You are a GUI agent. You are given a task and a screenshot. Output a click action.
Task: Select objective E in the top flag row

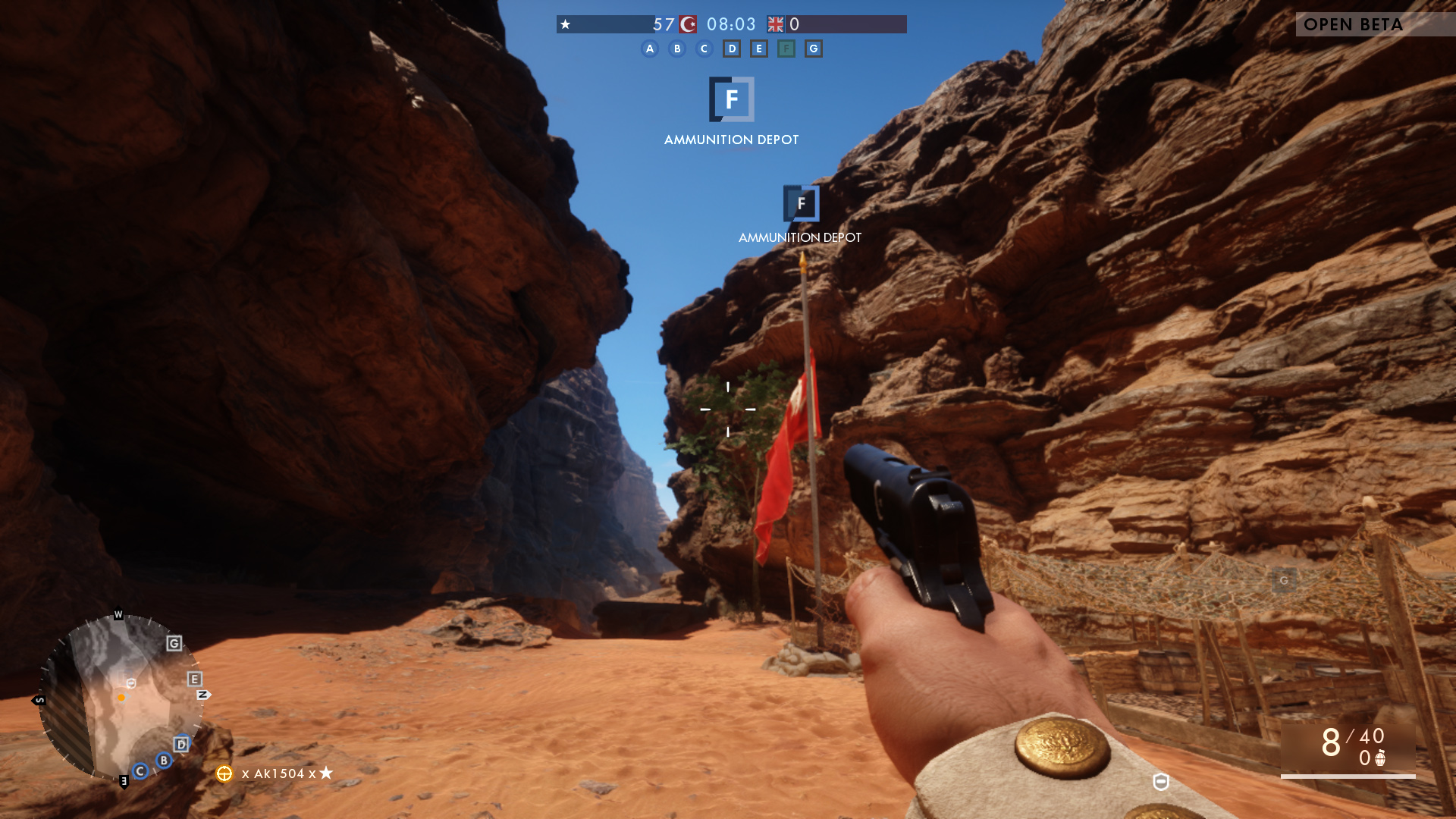point(759,49)
